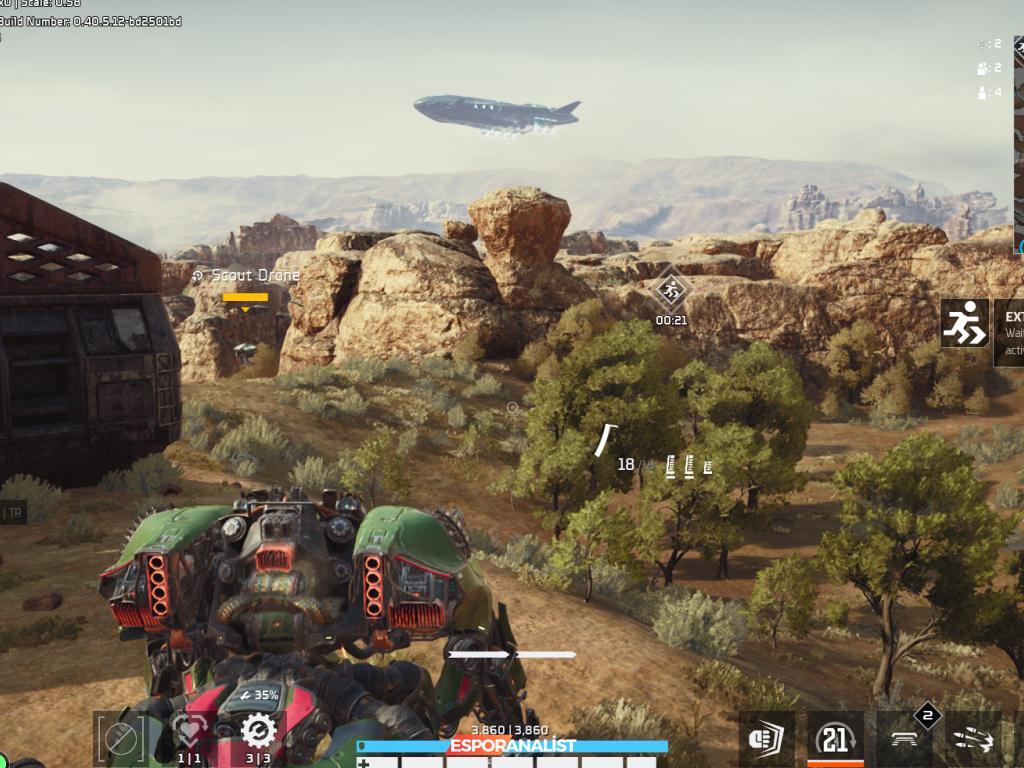Activate the missile salvo weapon slot

point(973,740)
